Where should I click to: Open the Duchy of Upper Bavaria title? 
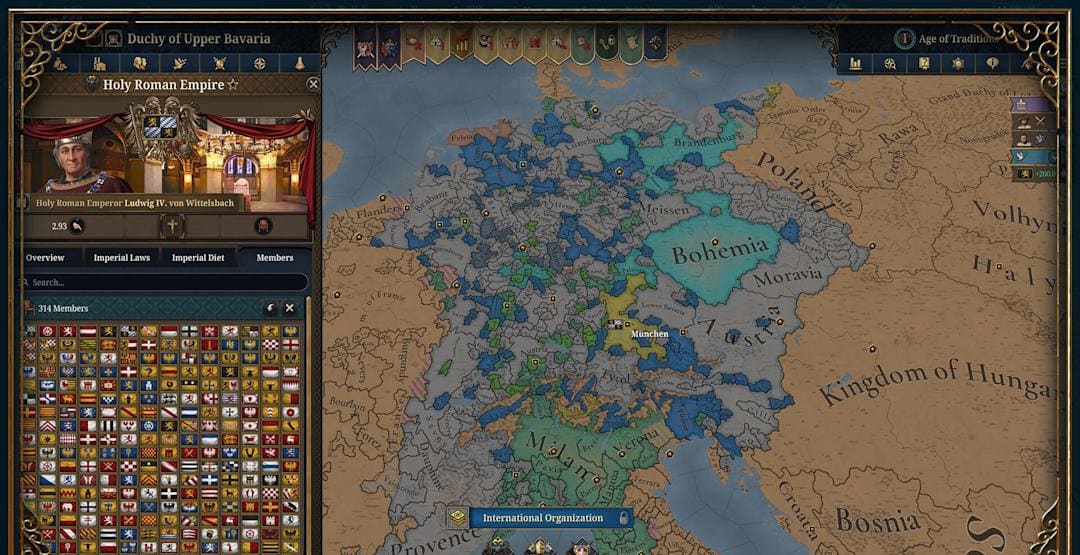coord(198,39)
